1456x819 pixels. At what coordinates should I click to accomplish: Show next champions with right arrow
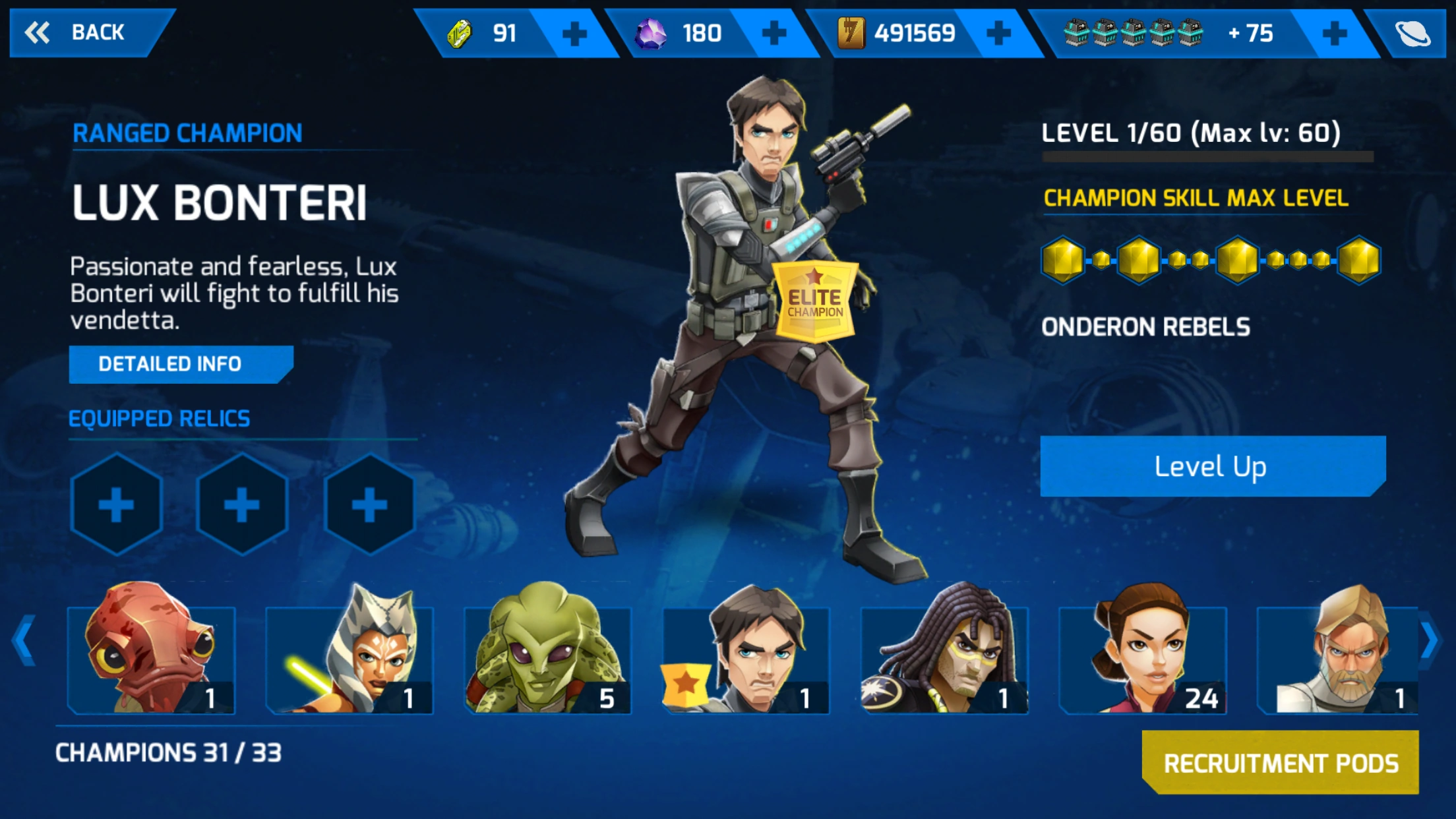1429,640
